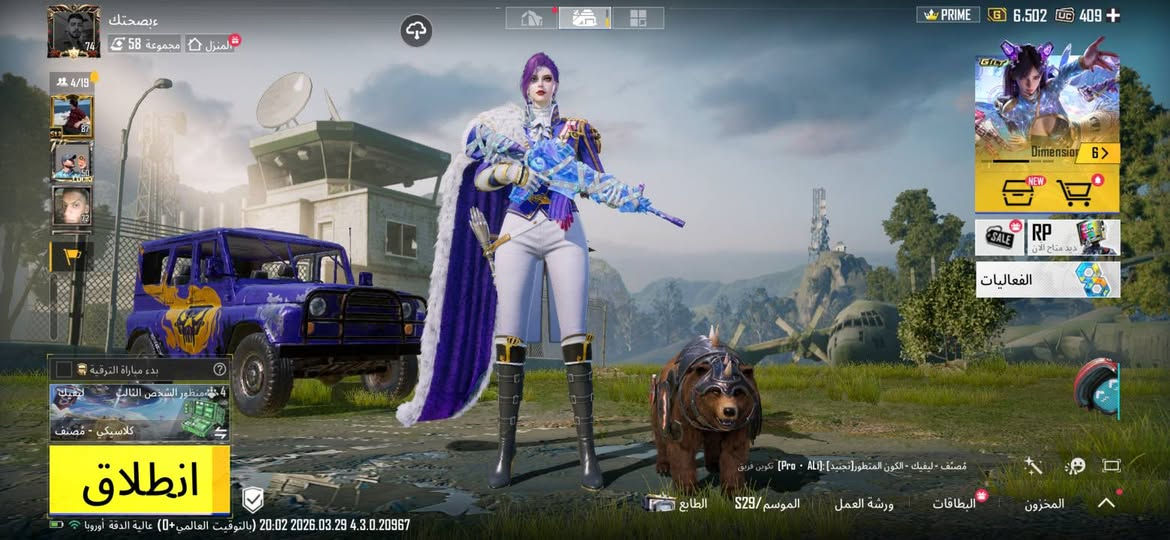Click the cloud download icon

416,30
